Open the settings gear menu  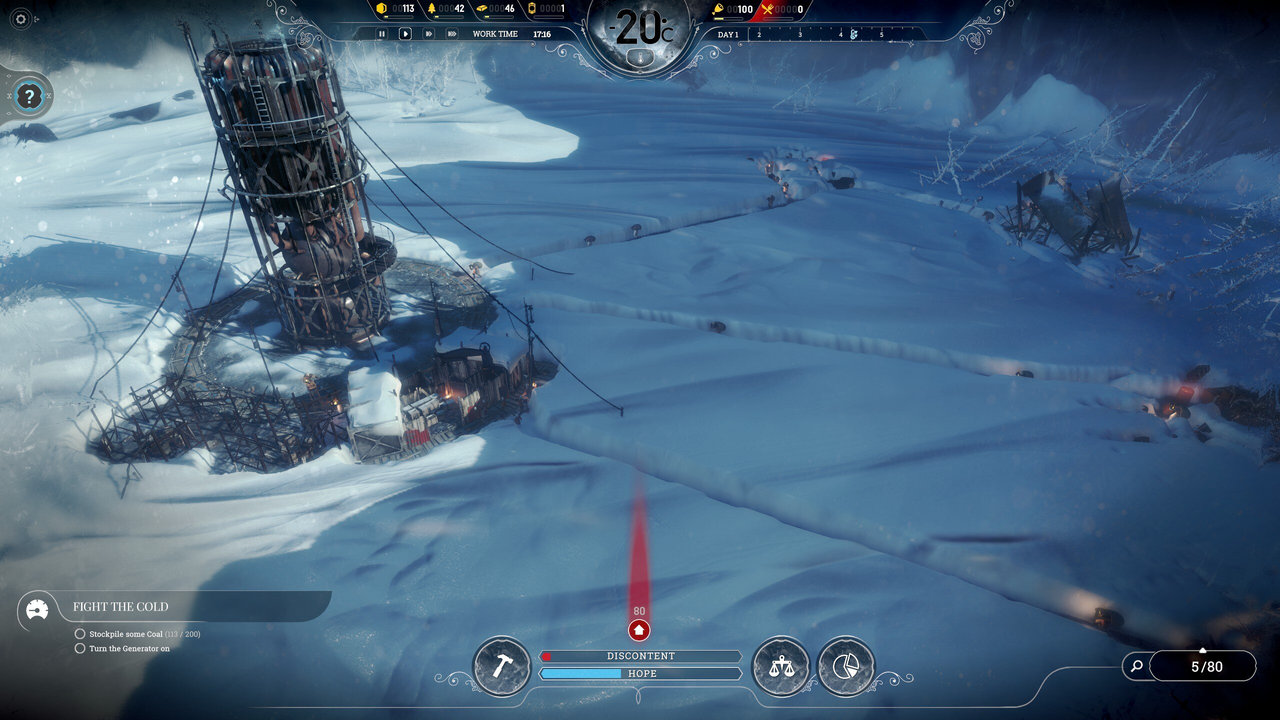coord(21,19)
